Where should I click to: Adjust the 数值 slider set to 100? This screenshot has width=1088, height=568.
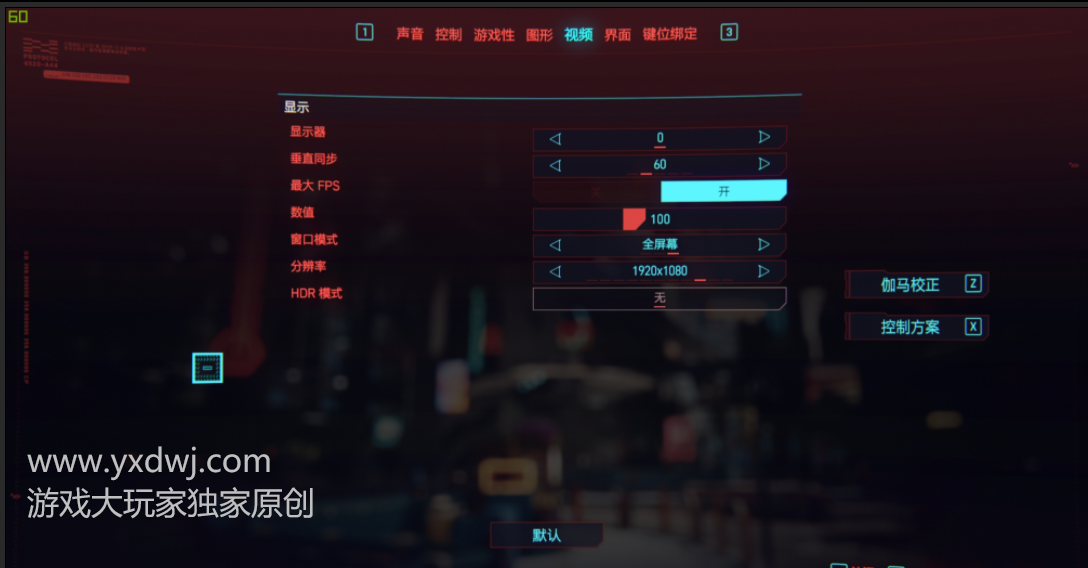tap(634, 219)
